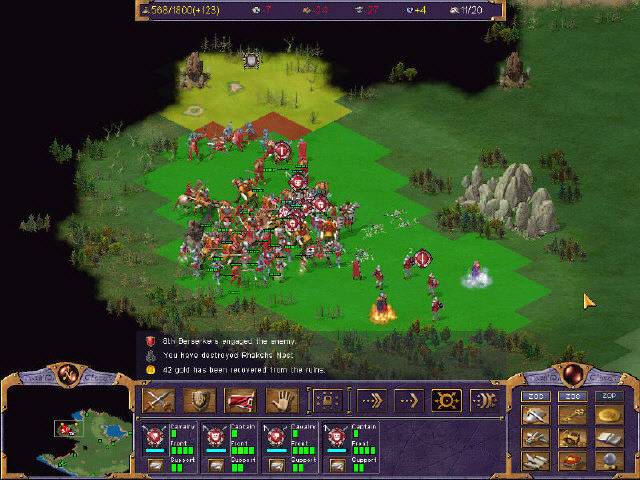640x480 pixels.
Task: Select the crossed swords attack command
Action: [x=159, y=400]
